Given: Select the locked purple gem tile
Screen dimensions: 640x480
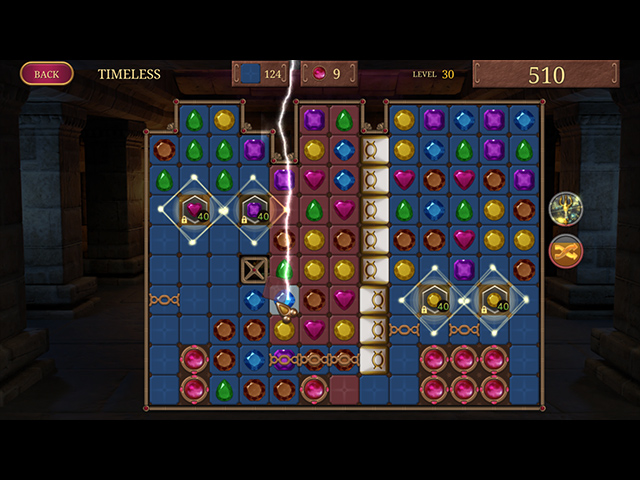Looking at the screenshot, I should (x=254, y=210).
